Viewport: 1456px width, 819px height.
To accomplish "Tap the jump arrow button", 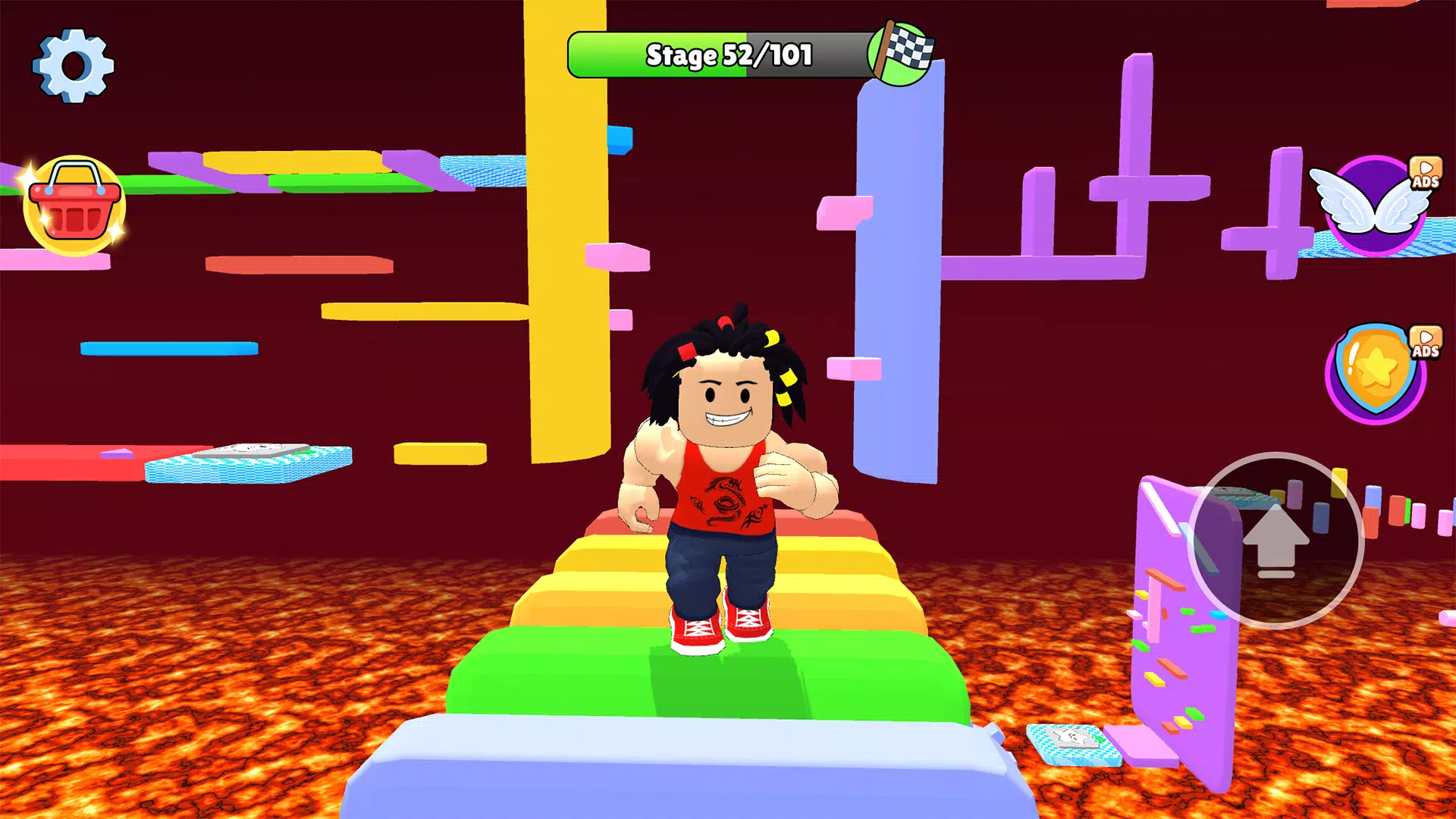I will pos(1276,541).
